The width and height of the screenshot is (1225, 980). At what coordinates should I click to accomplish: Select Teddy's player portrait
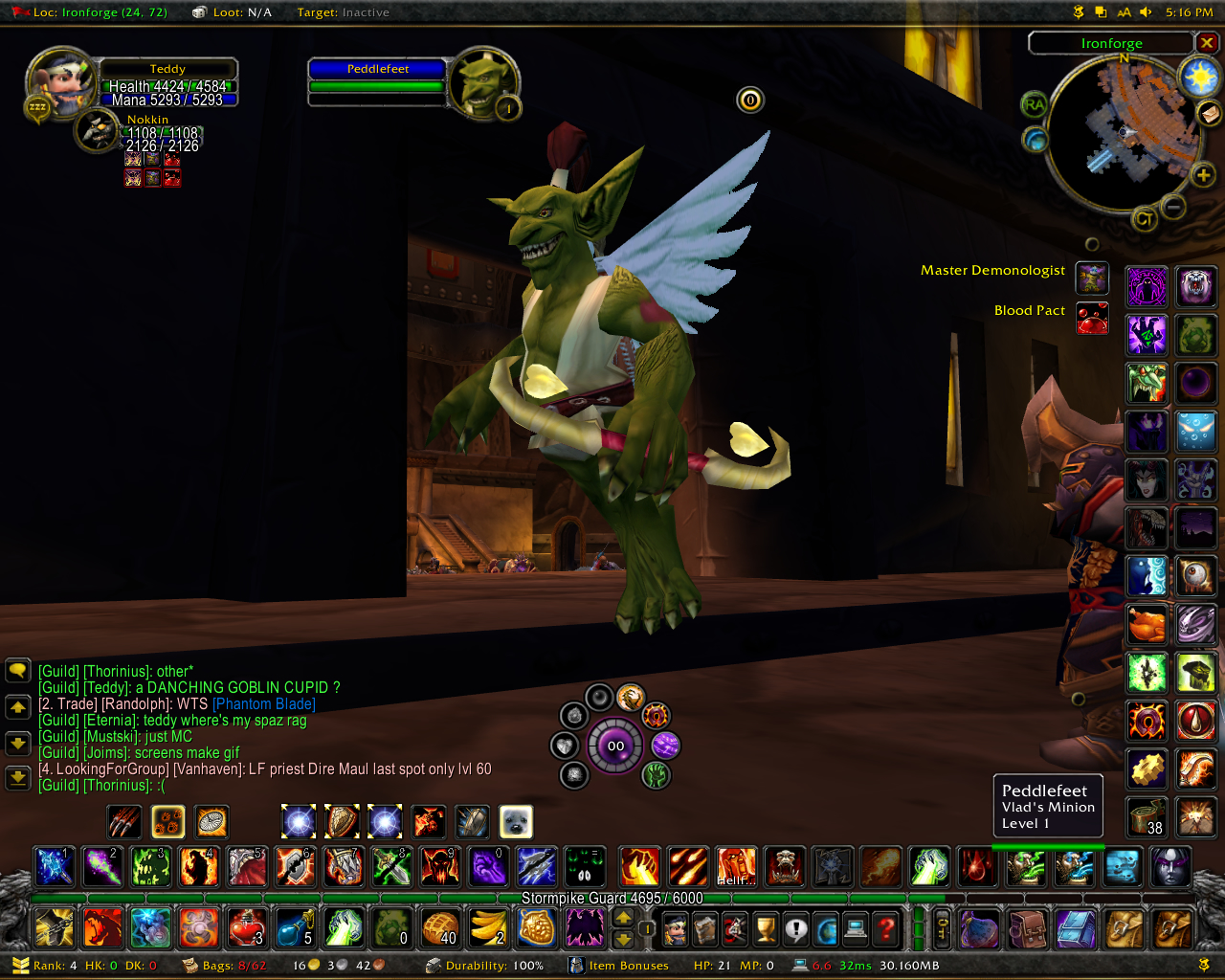[59, 82]
